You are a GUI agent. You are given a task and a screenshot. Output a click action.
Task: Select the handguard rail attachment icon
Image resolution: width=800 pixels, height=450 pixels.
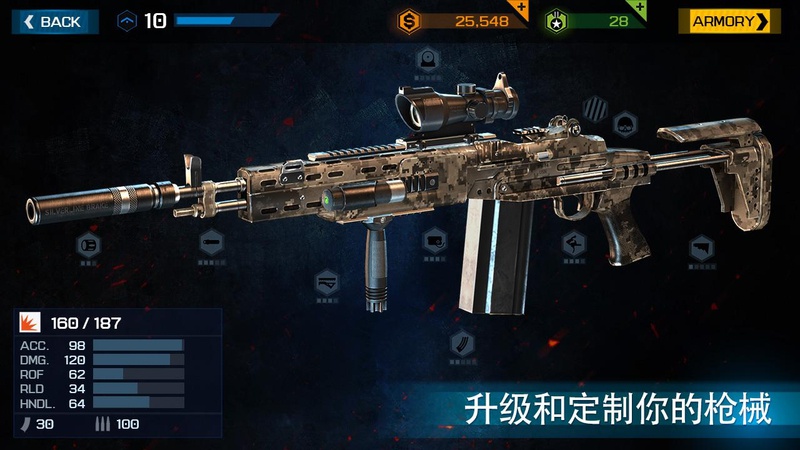(x=326, y=284)
